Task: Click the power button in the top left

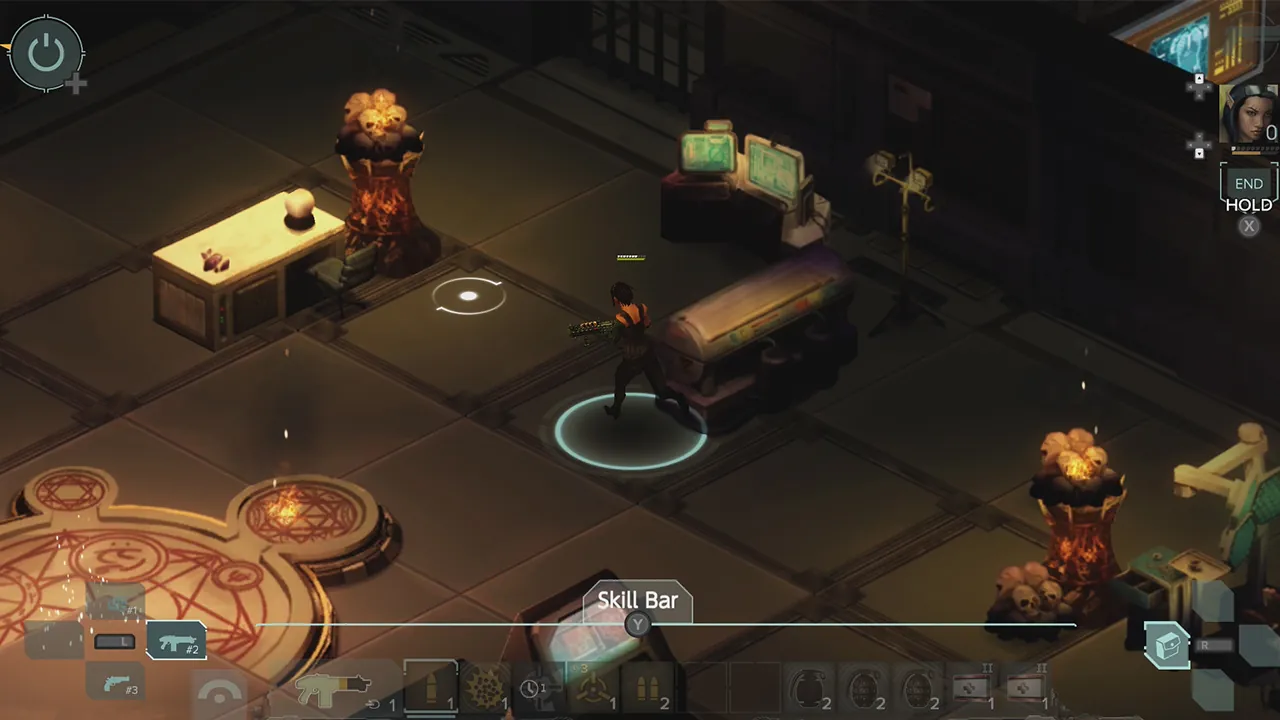Action: click(x=47, y=50)
